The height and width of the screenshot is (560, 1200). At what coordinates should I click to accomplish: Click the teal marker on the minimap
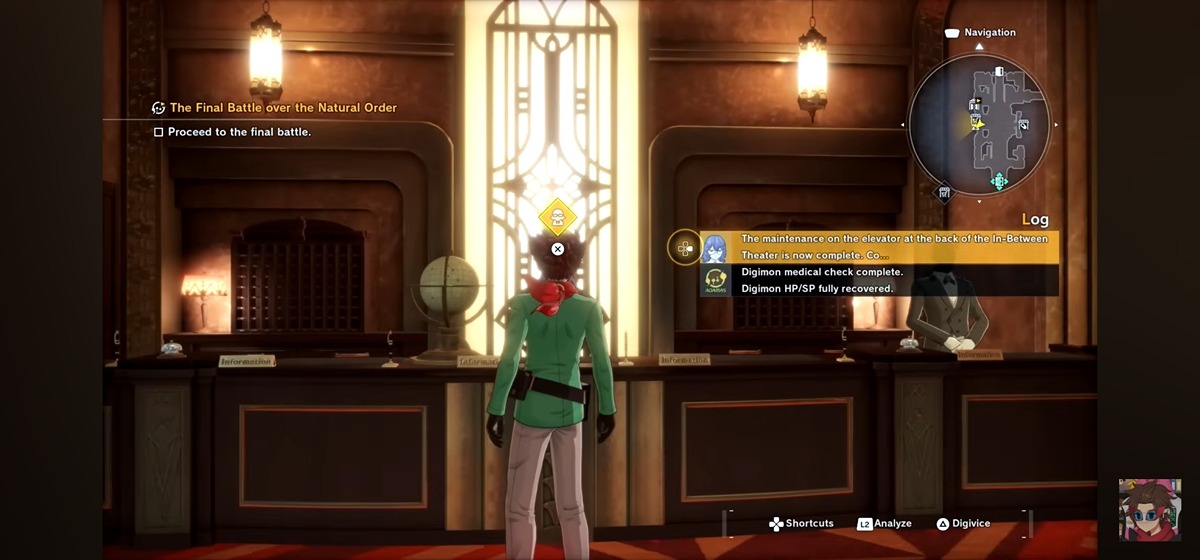tap(998, 181)
